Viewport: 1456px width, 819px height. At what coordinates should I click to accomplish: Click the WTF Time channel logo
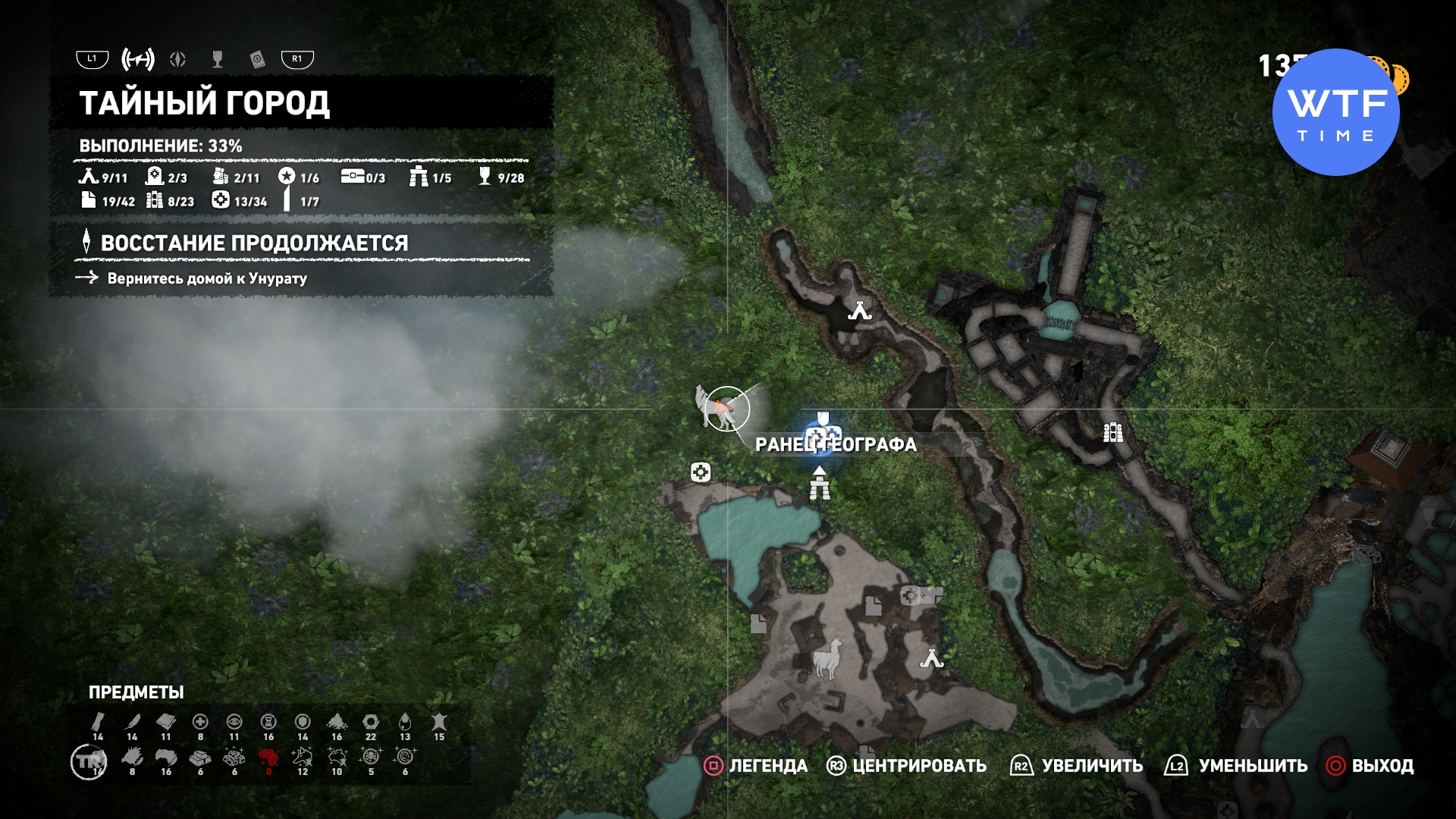(x=1335, y=112)
